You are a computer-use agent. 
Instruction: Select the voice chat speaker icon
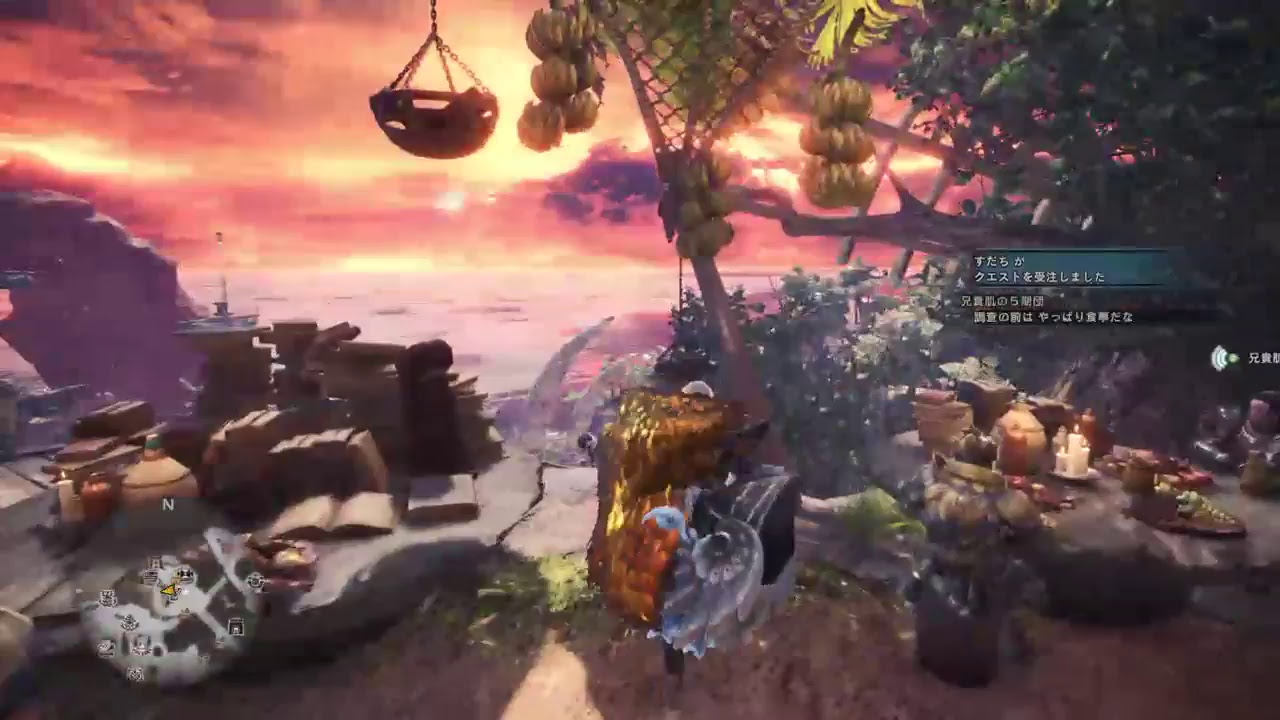1218,359
